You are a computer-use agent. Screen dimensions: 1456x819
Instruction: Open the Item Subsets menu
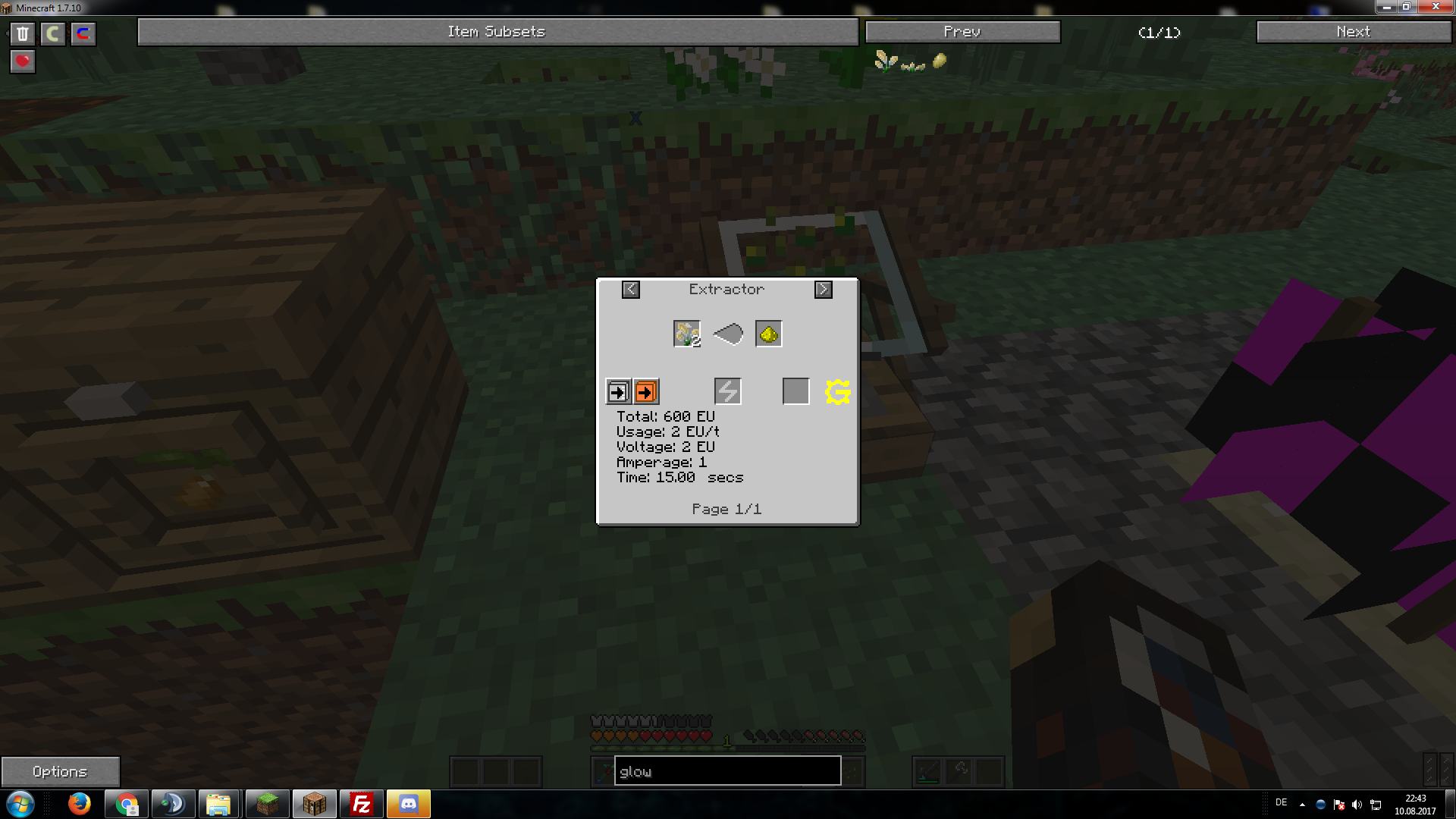coord(497,32)
